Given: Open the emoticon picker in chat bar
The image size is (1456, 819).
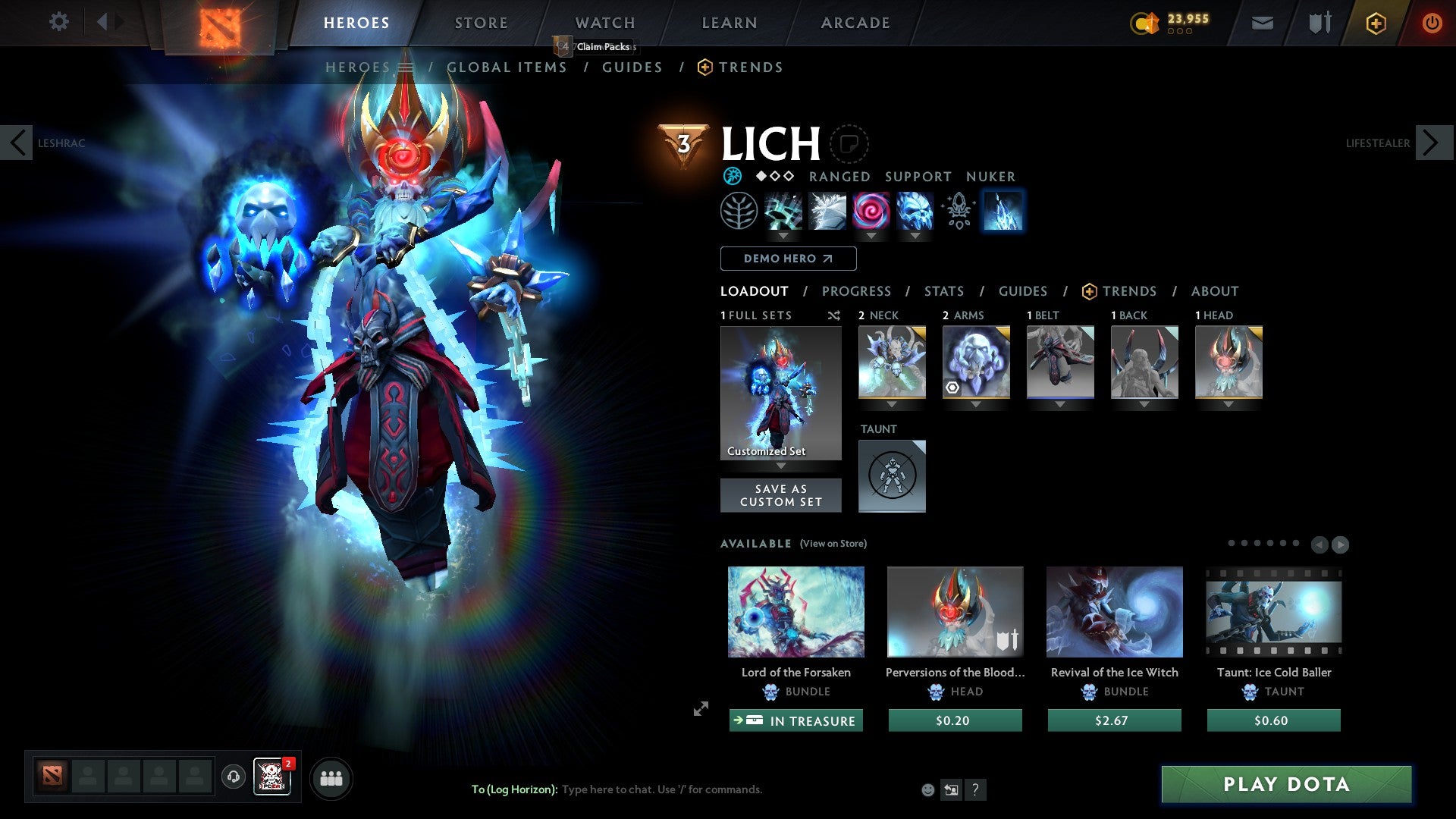Looking at the screenshot, I should click(x=927, y=789).
